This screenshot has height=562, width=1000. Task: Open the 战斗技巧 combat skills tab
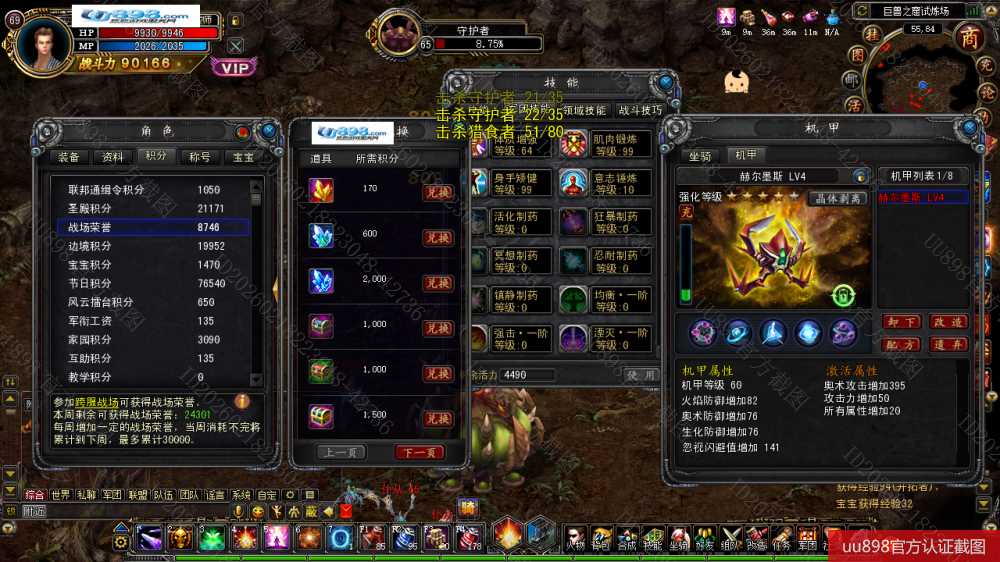(639, 110)
